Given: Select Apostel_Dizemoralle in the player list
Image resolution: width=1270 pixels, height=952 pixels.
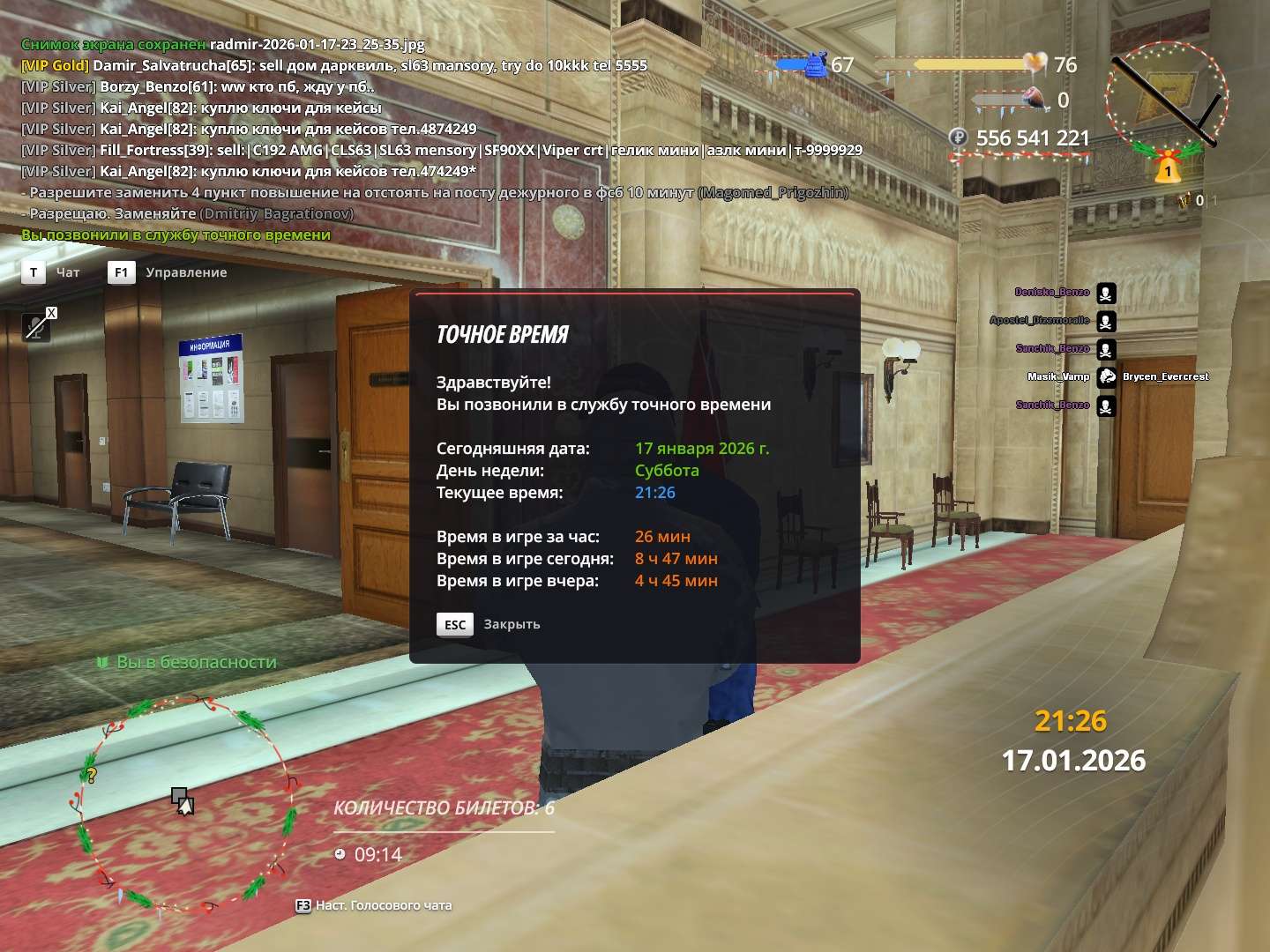Looking at the screenshot, I should click(1040, 320).
